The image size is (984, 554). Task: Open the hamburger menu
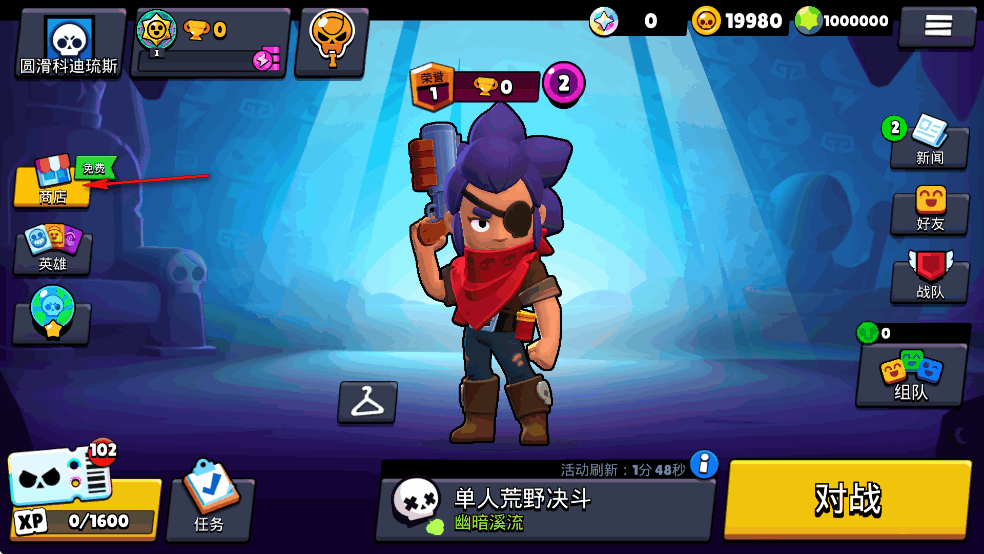[x=937, y=26]
